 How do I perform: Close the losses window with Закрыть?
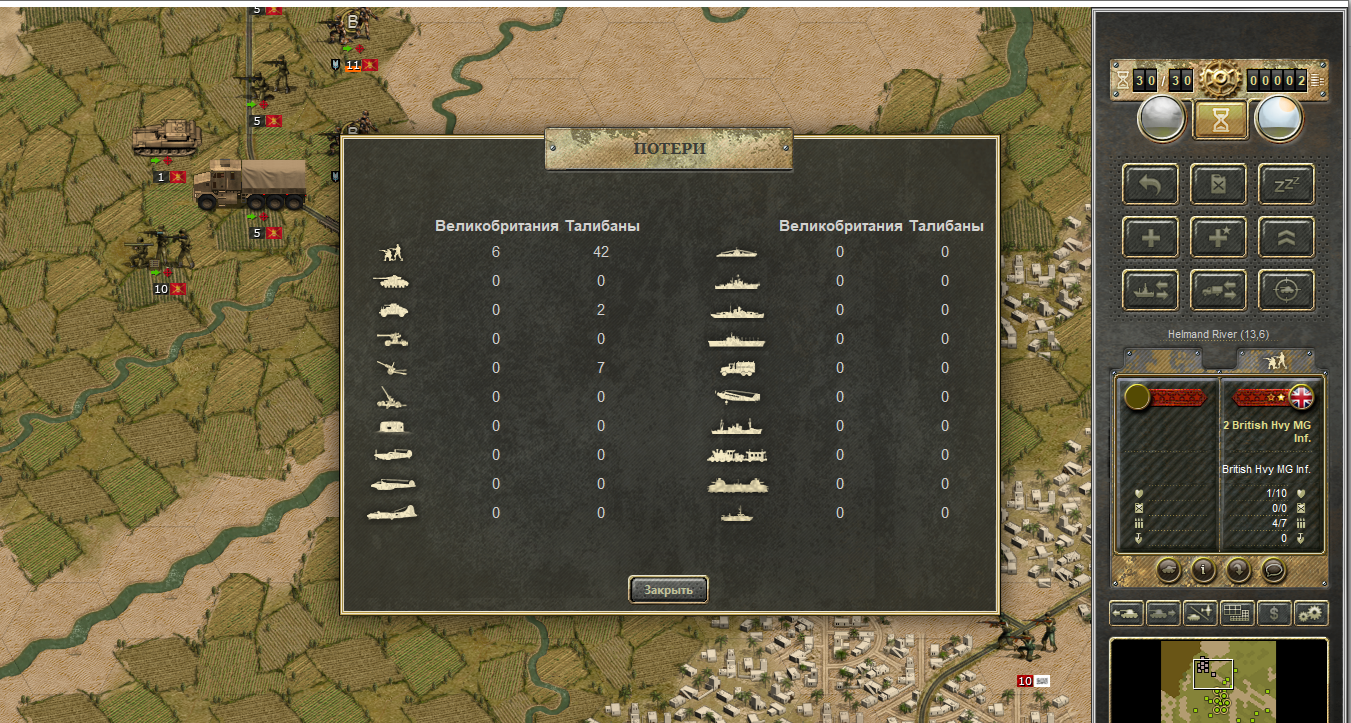[x=668, y=590]
